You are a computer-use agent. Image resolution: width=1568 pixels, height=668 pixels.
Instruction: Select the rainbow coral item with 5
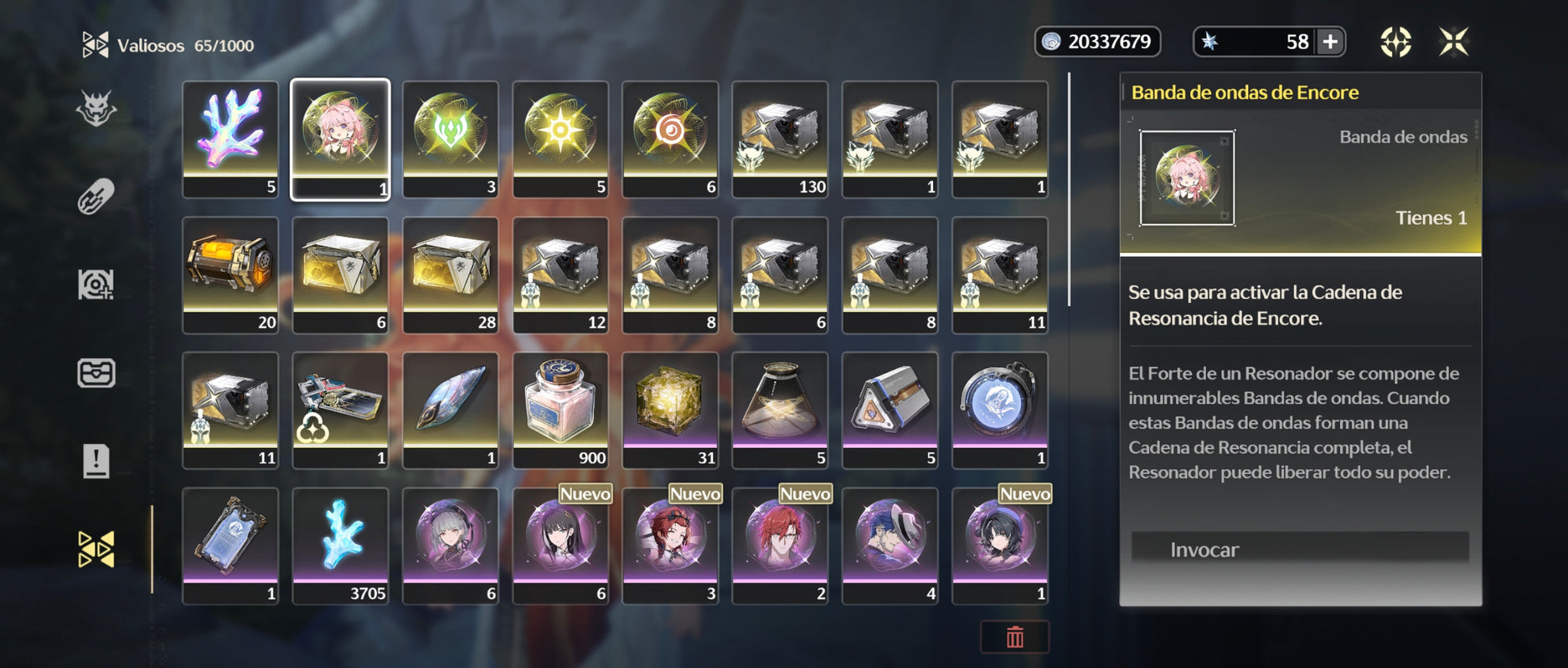point(230,139)
